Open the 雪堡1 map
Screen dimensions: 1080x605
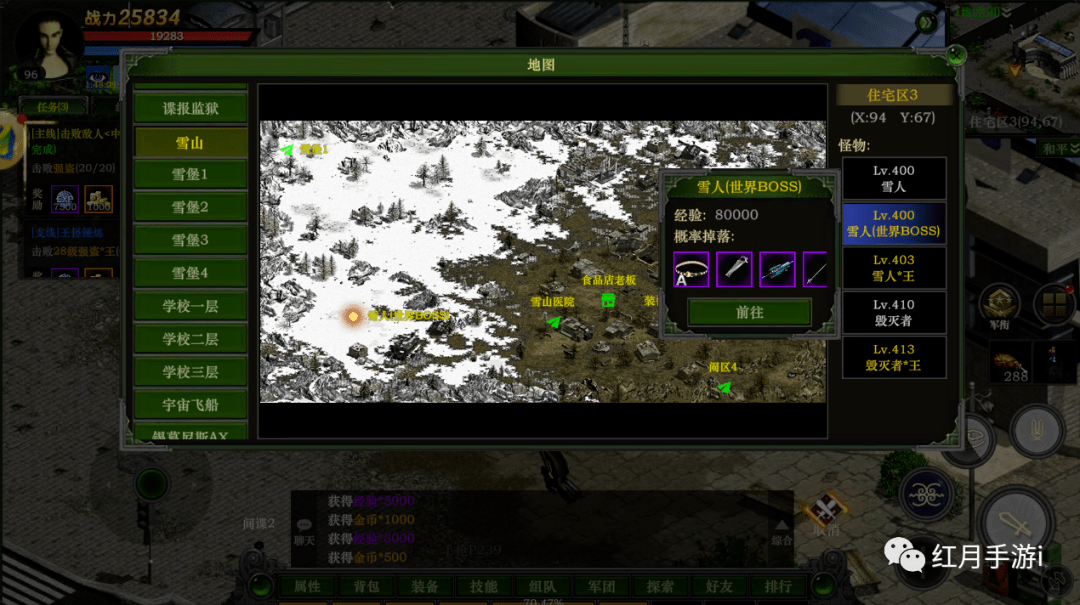pyautogui.click(x=191, y=174)
